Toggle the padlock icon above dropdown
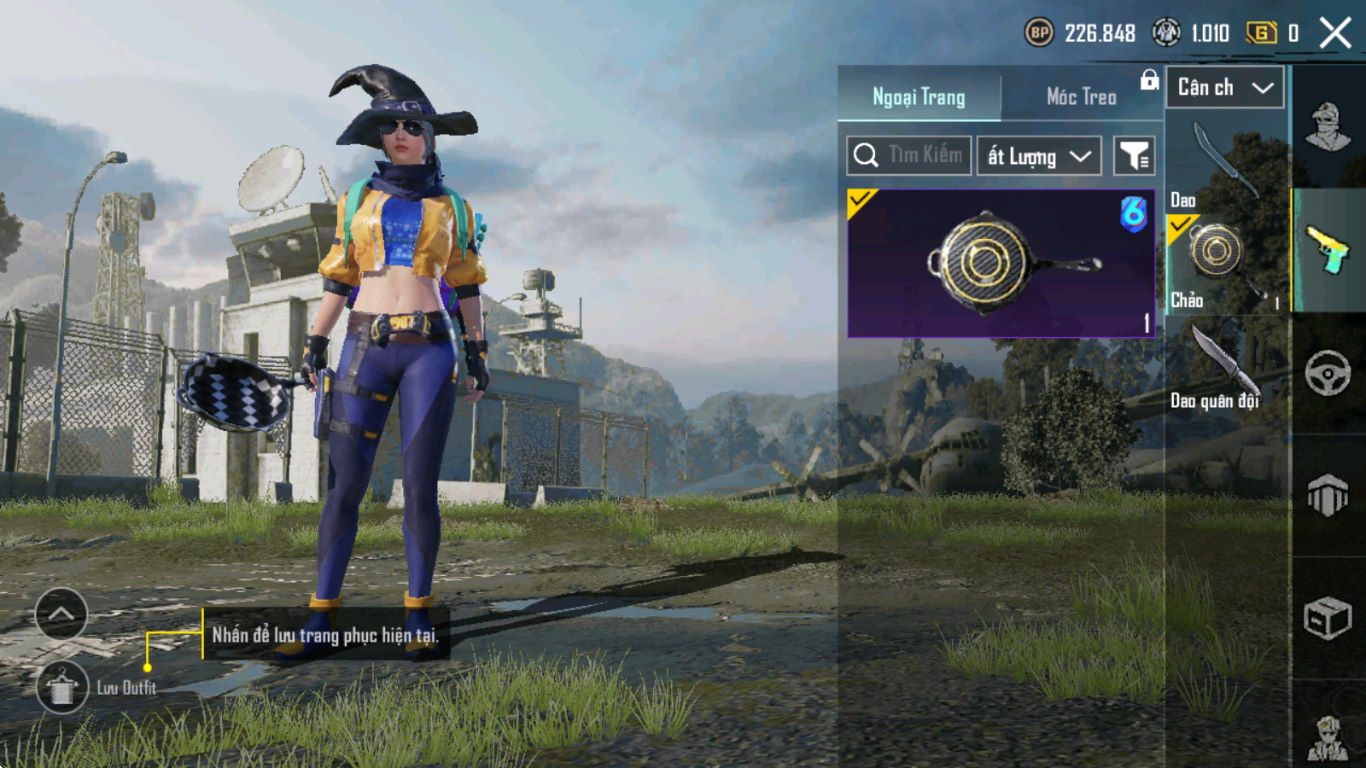The width and height of the screenshot is (1366, 768). [x=1150, y=80]
